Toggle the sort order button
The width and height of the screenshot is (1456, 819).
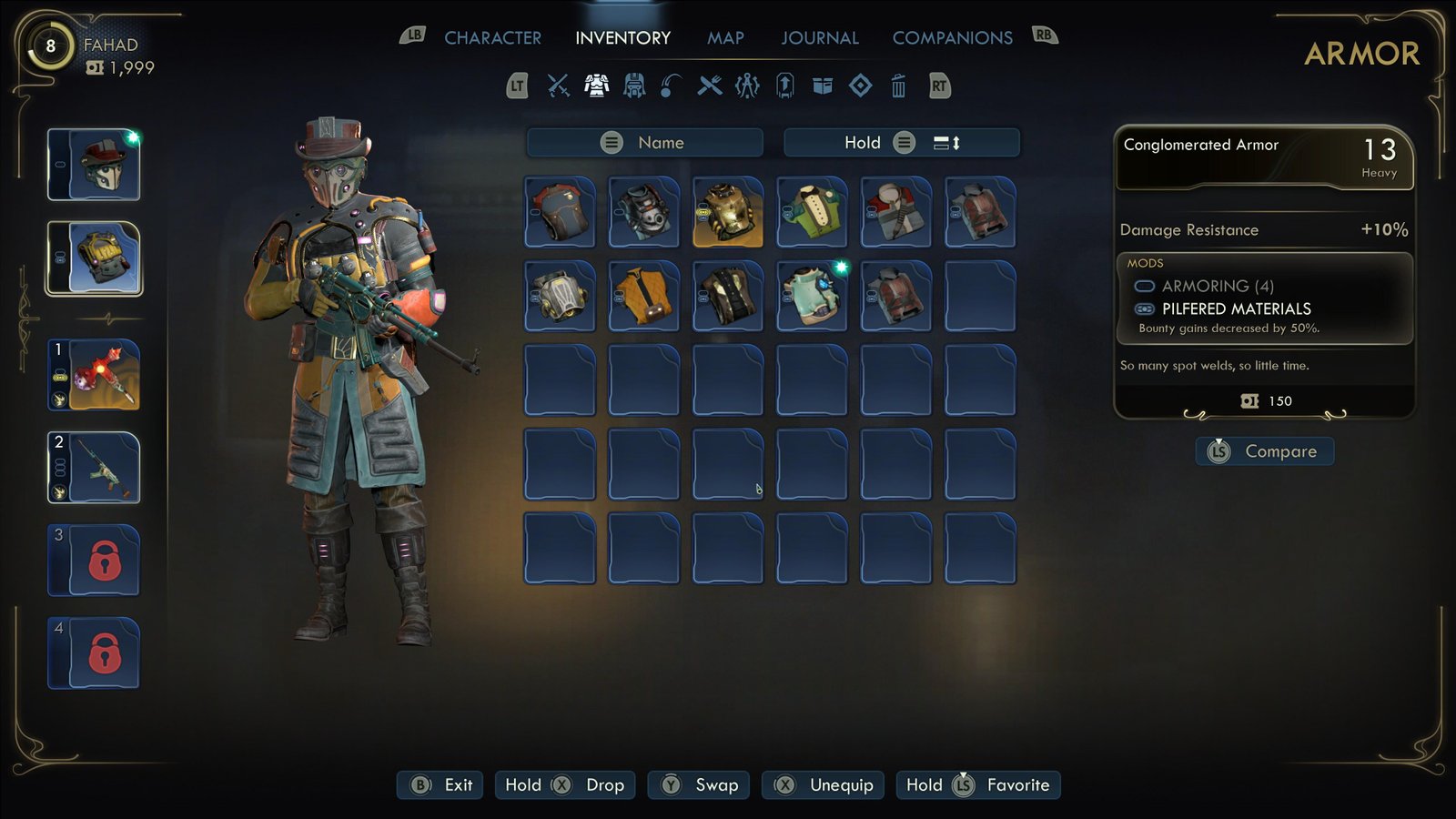tap(946, 143)
